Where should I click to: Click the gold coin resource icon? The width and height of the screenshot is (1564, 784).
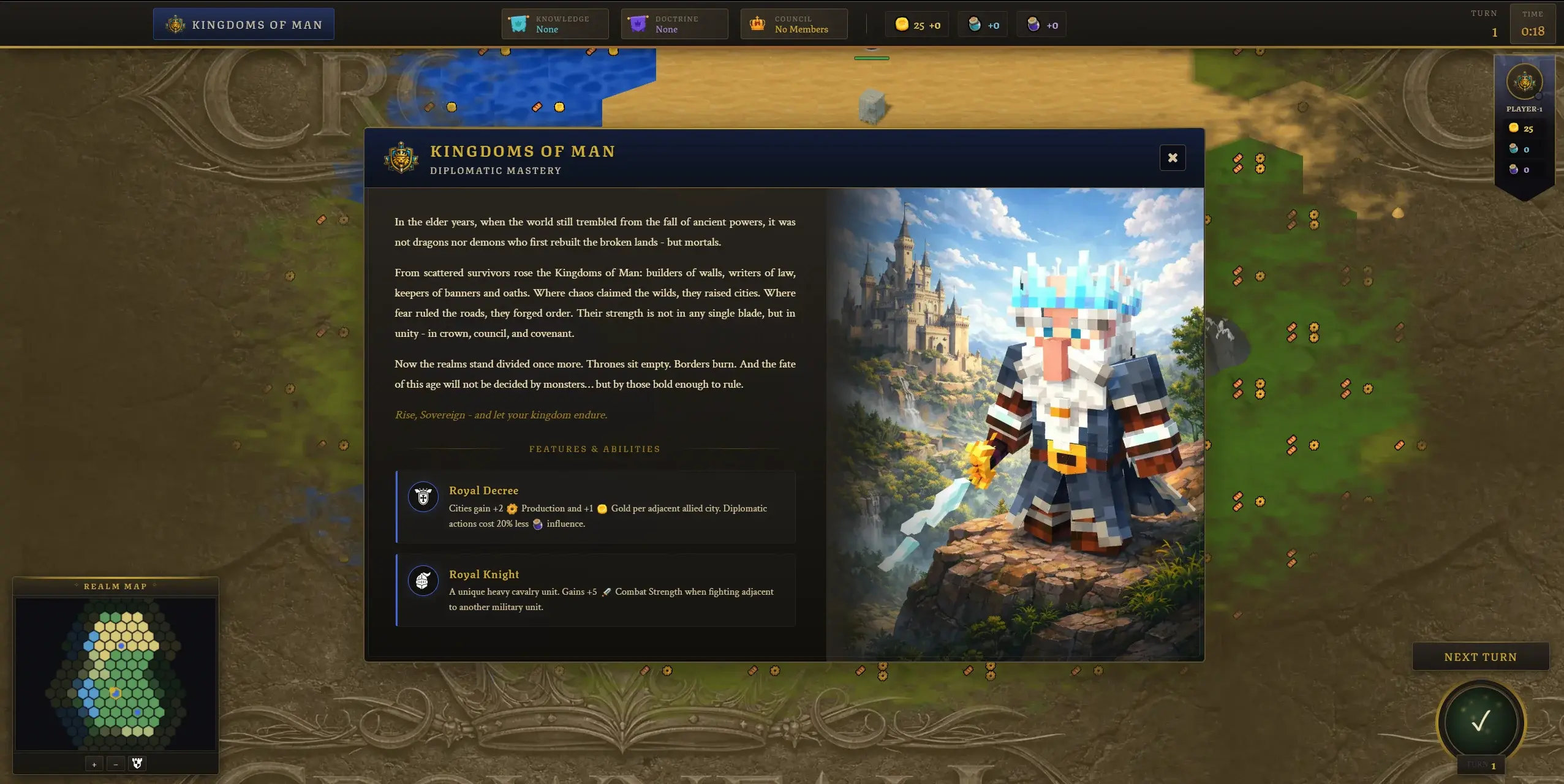pyautogui.click(x=901, y=24)
